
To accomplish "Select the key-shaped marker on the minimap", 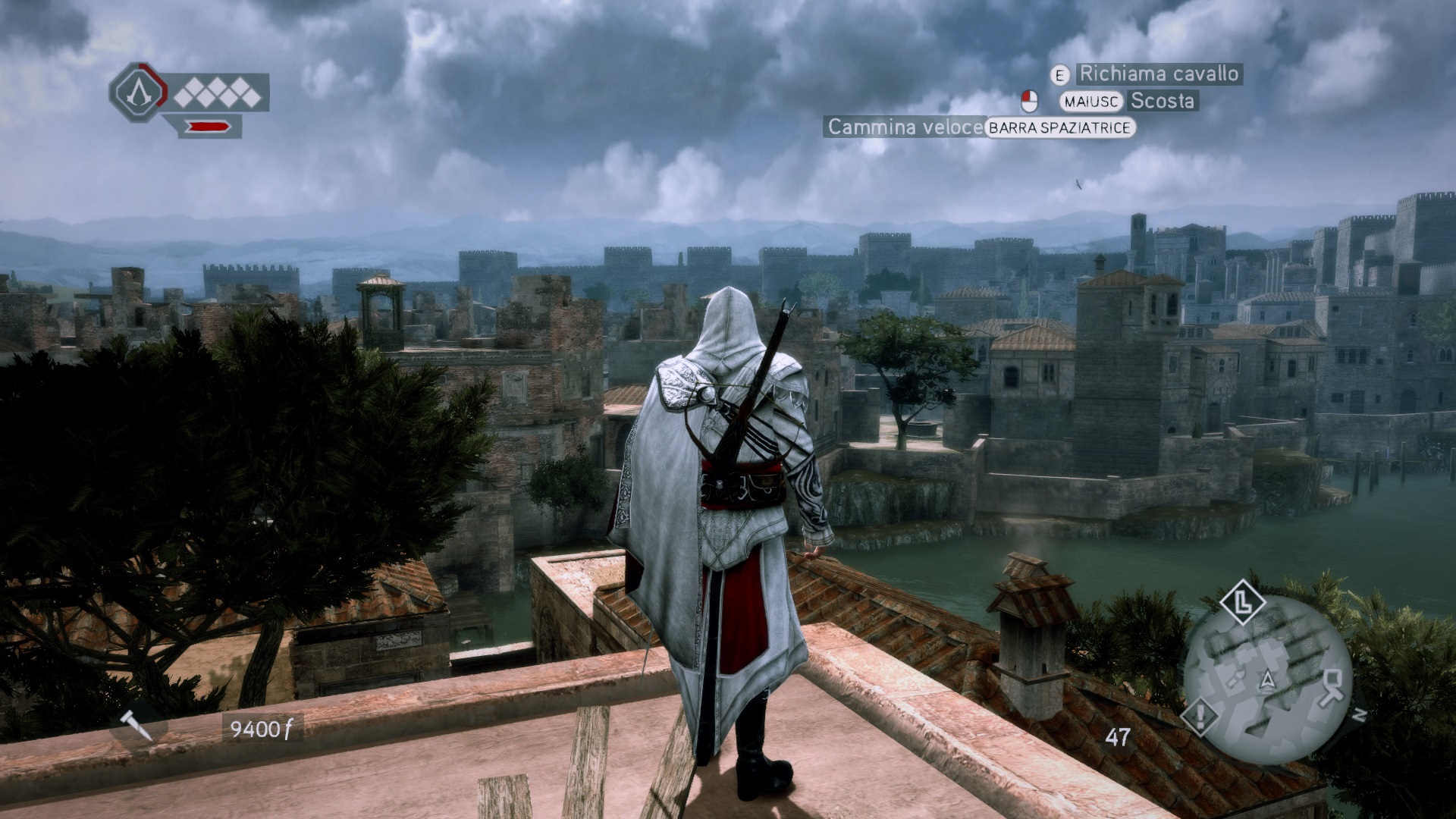I will [1334, 686].
